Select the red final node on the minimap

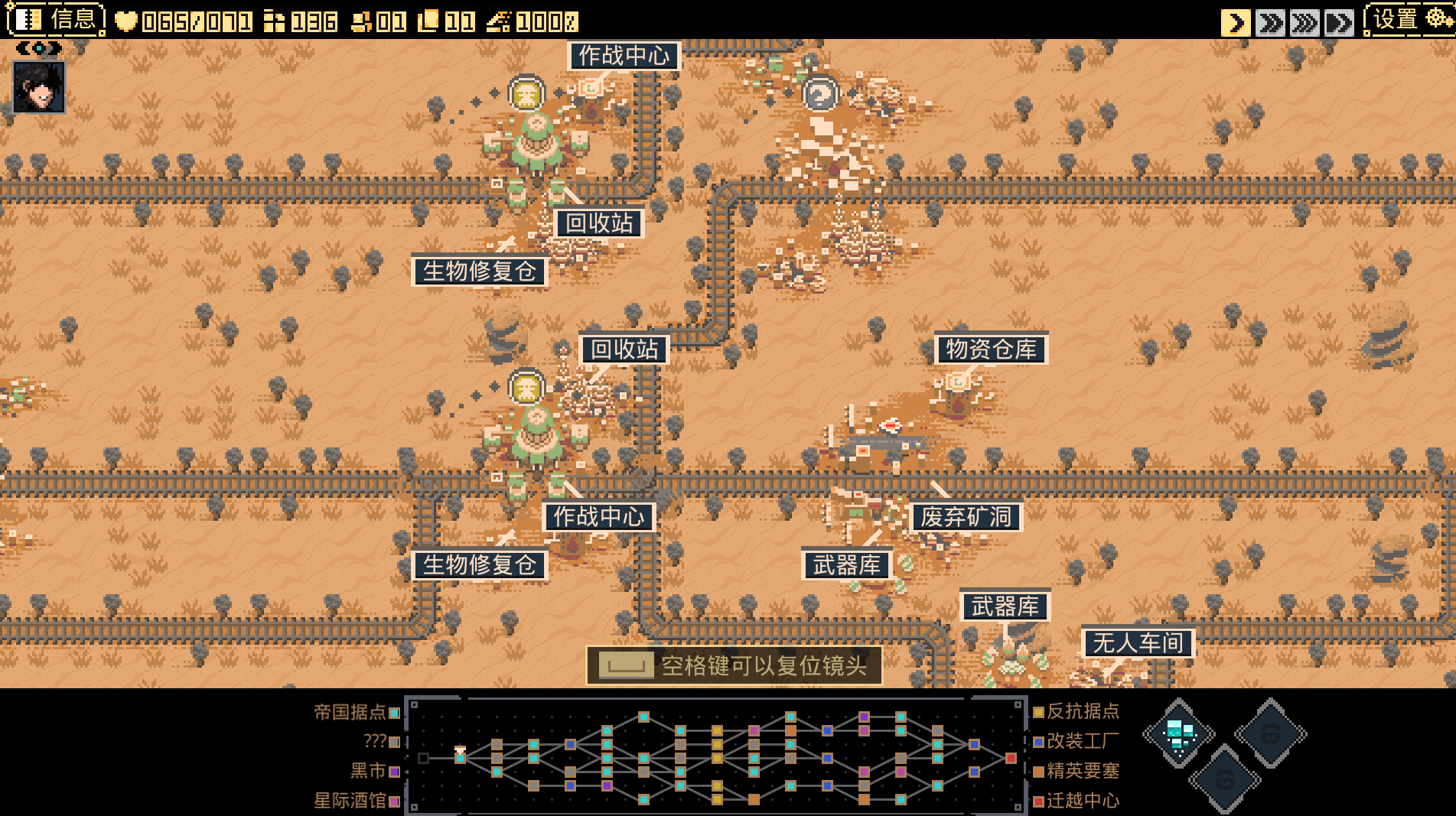pos(1011,758)
